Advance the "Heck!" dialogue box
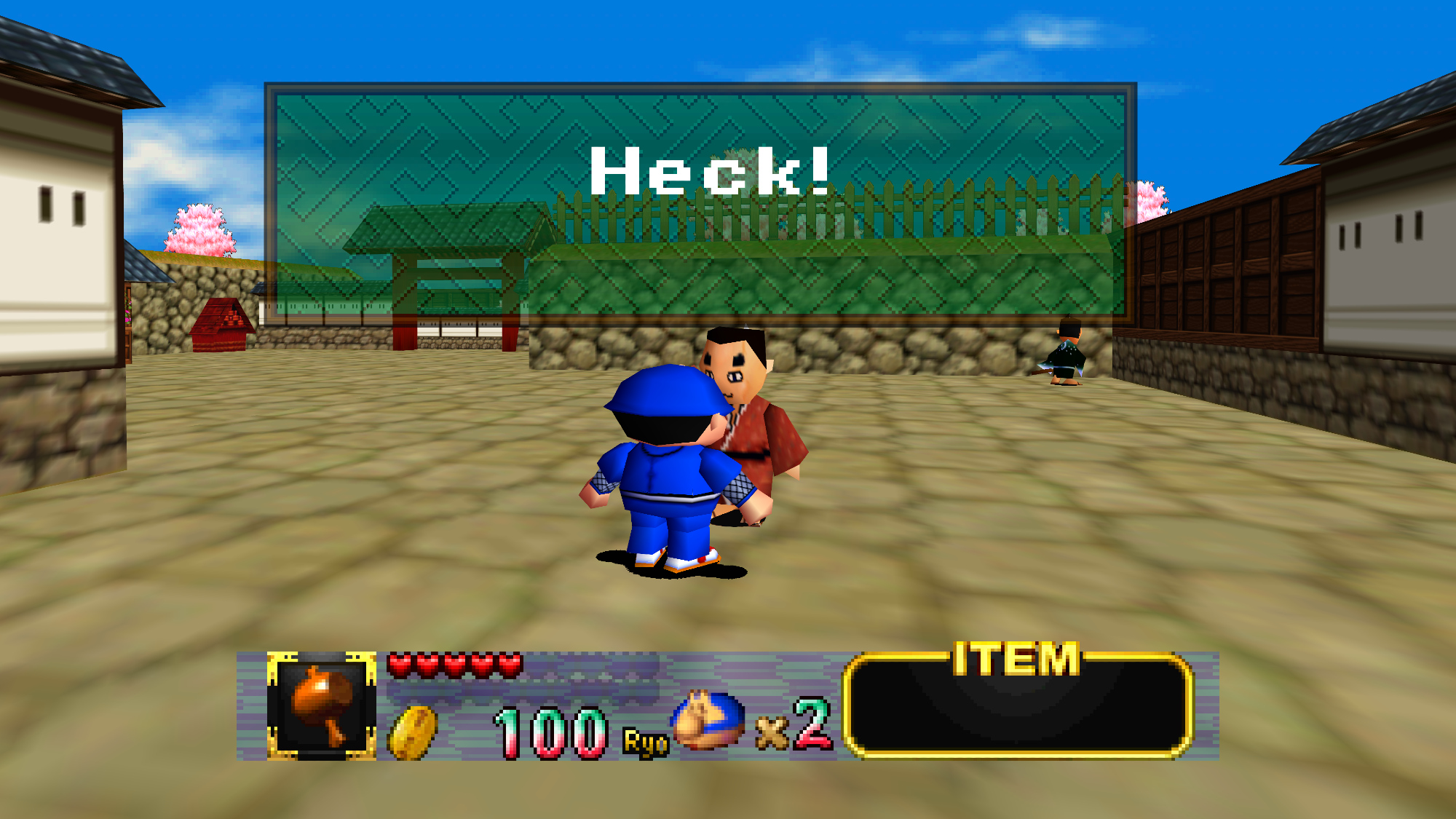The width and height of the screenshot is (1456, 819). [700, 202]
